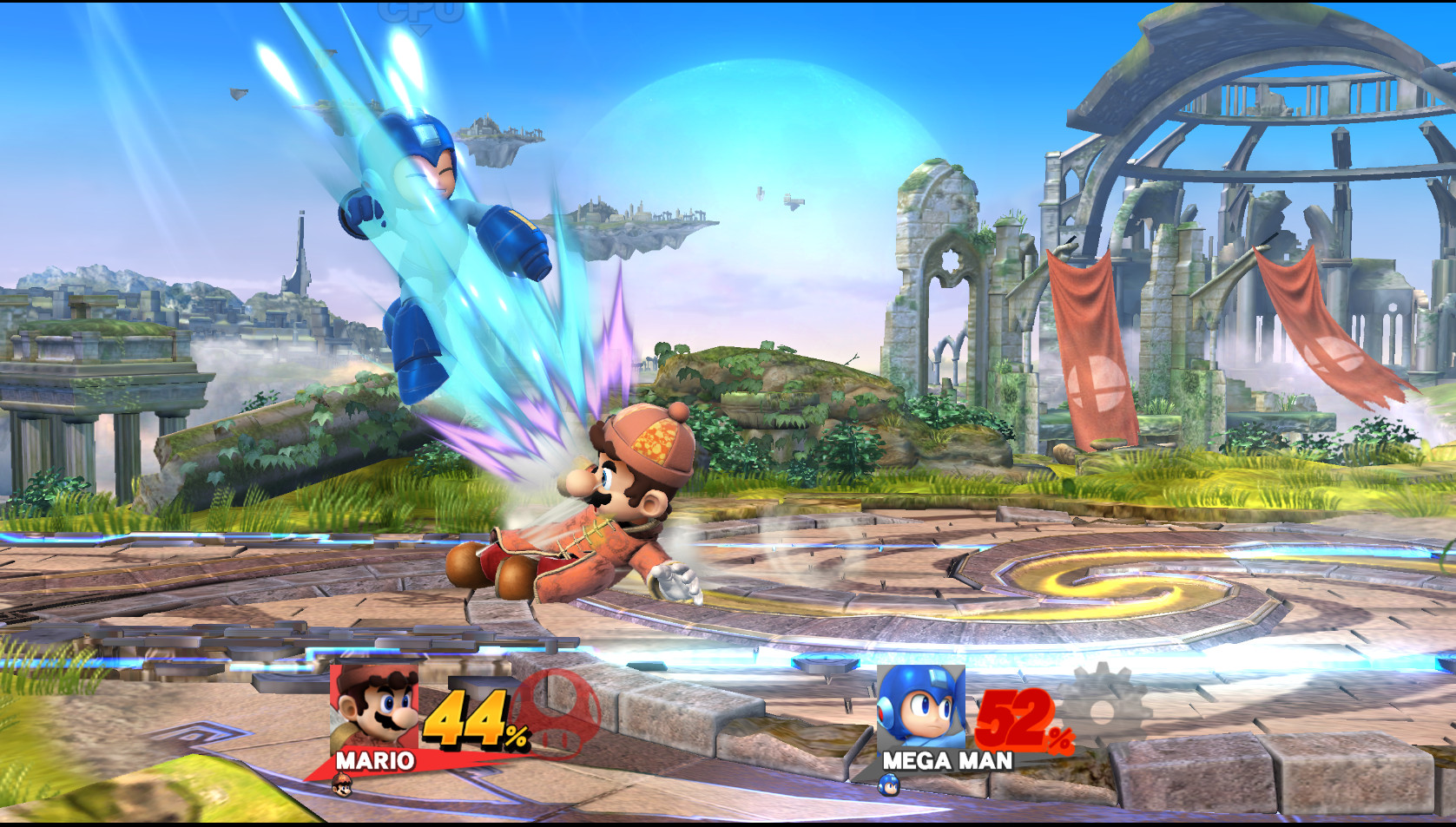
Task: Click the Mario HUD portrait icon
Action: [x=373, y=707]
